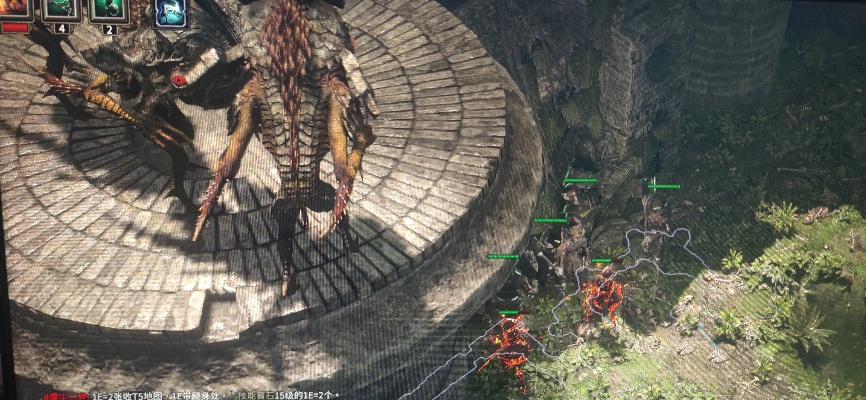Select the blue glowing buff icon

(170, 12)
